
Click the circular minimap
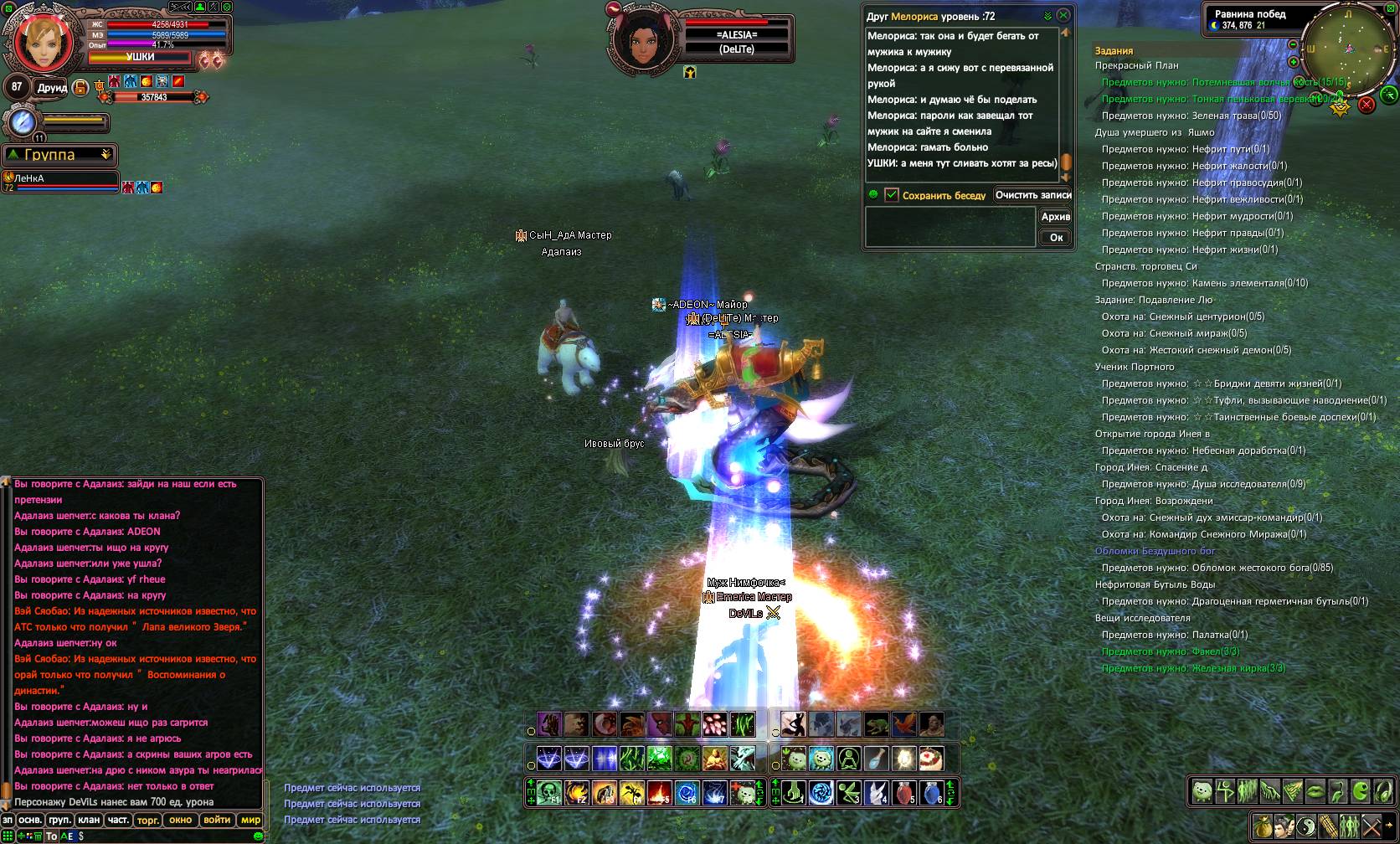tap(1346, 50)
